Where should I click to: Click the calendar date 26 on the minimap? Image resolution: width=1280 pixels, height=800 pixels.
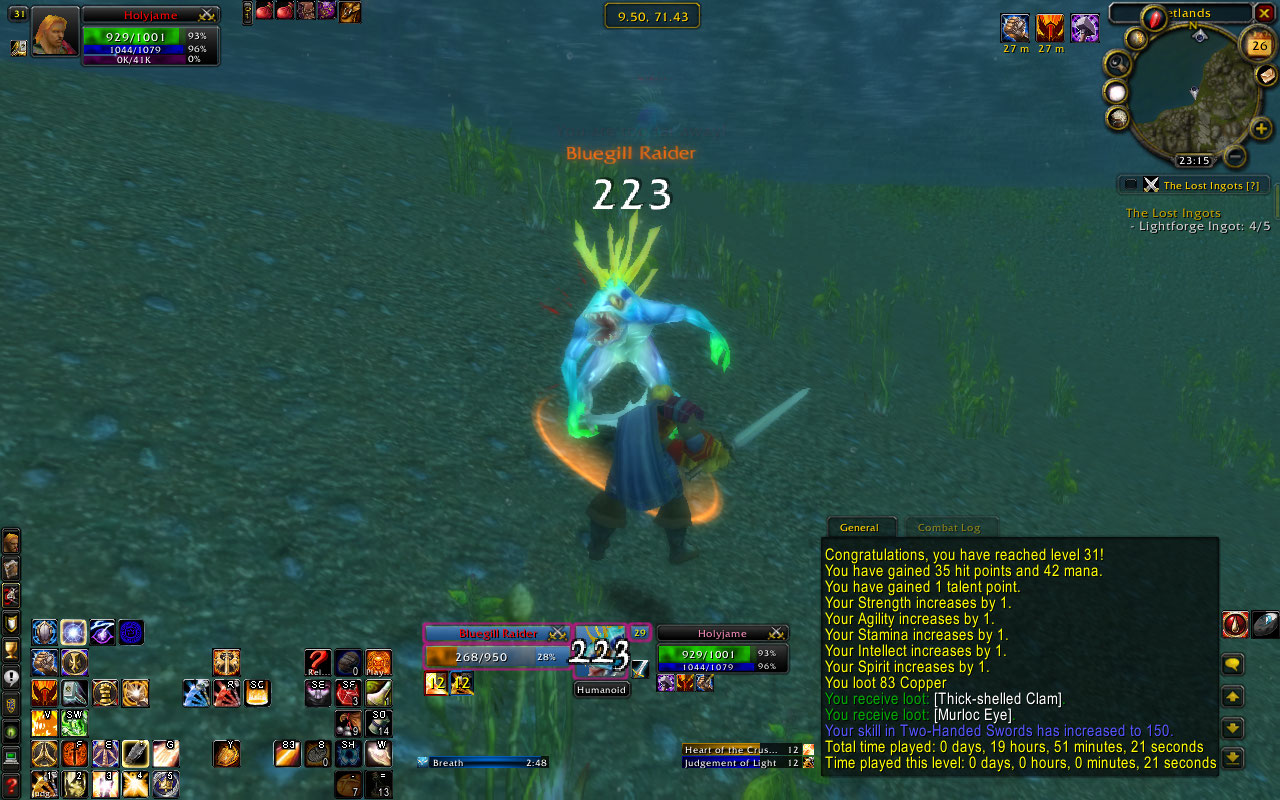[1256, 46]
